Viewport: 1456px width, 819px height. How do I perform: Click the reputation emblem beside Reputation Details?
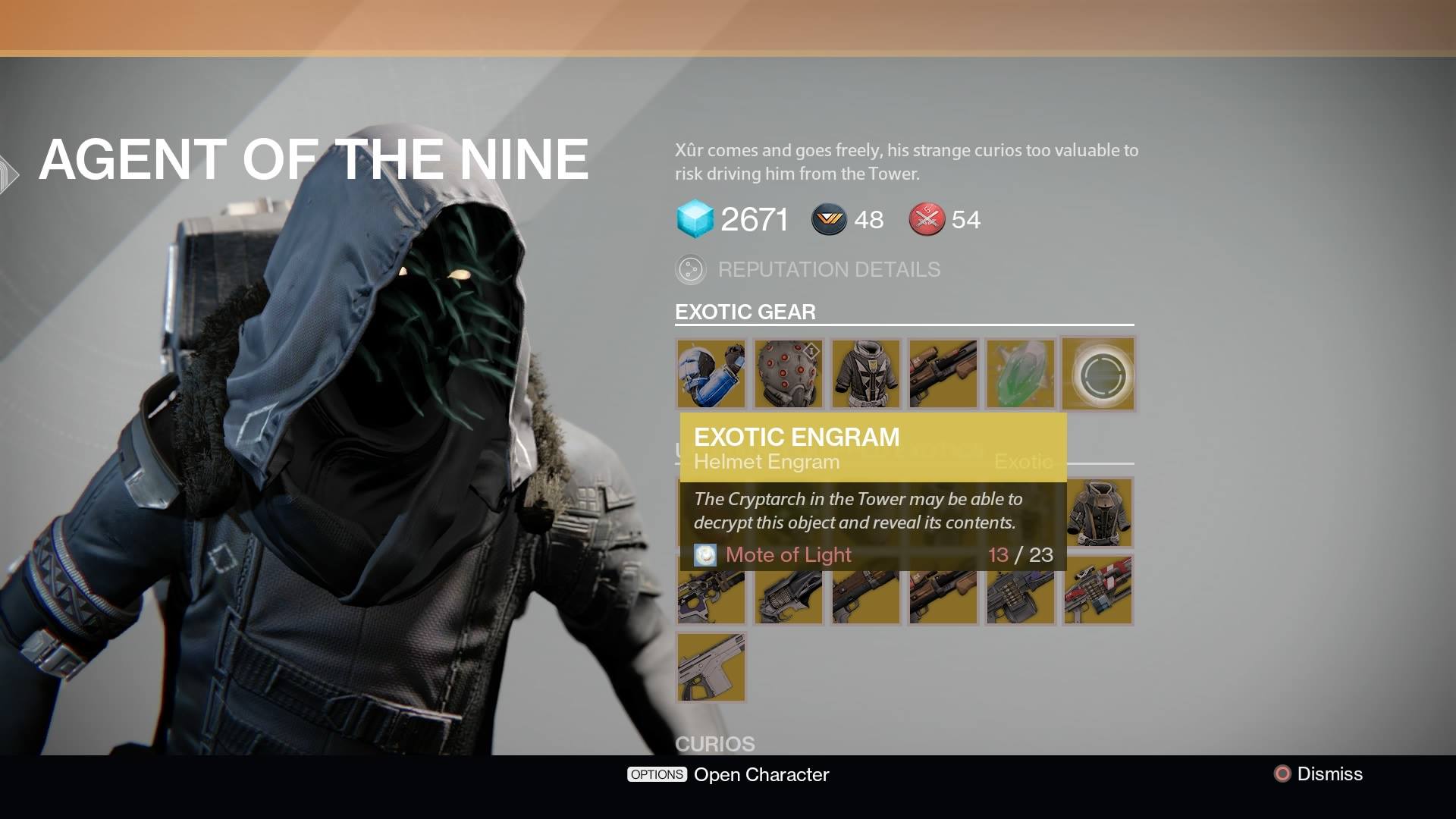(x=691, y=269)
